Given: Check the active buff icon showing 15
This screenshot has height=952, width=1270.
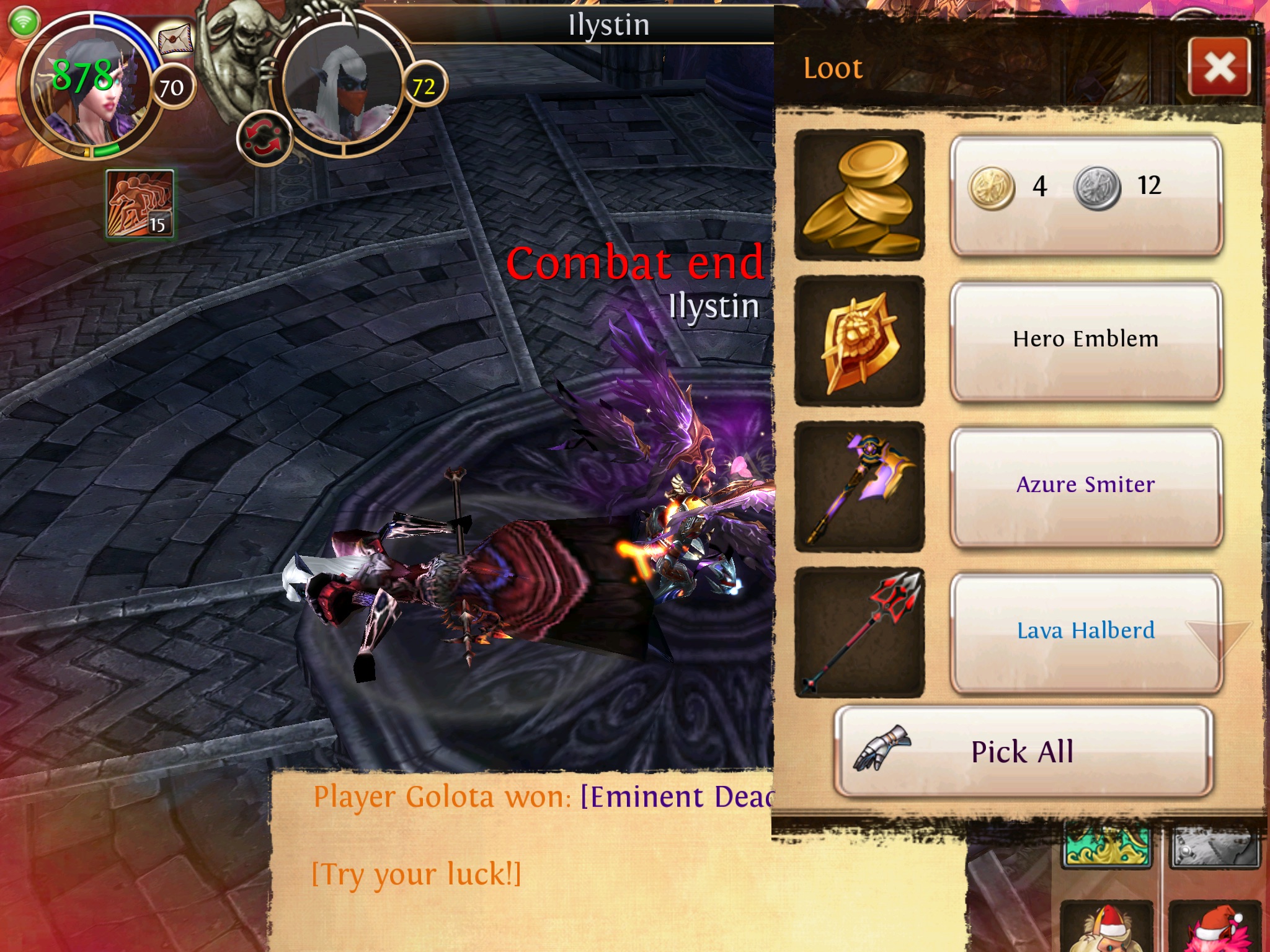Looking at the screenshot, I should pyautogui.click(x=140, y=203).
